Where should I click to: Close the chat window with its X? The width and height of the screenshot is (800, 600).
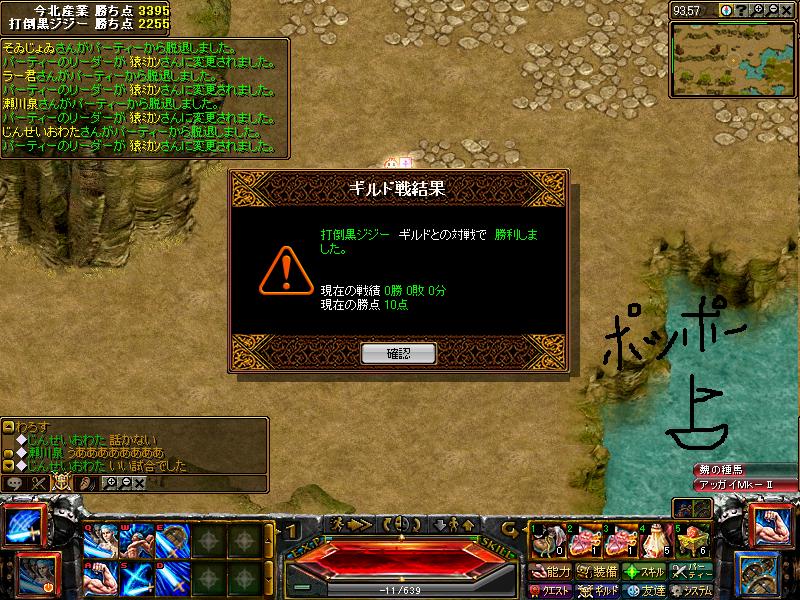point(139,482)
